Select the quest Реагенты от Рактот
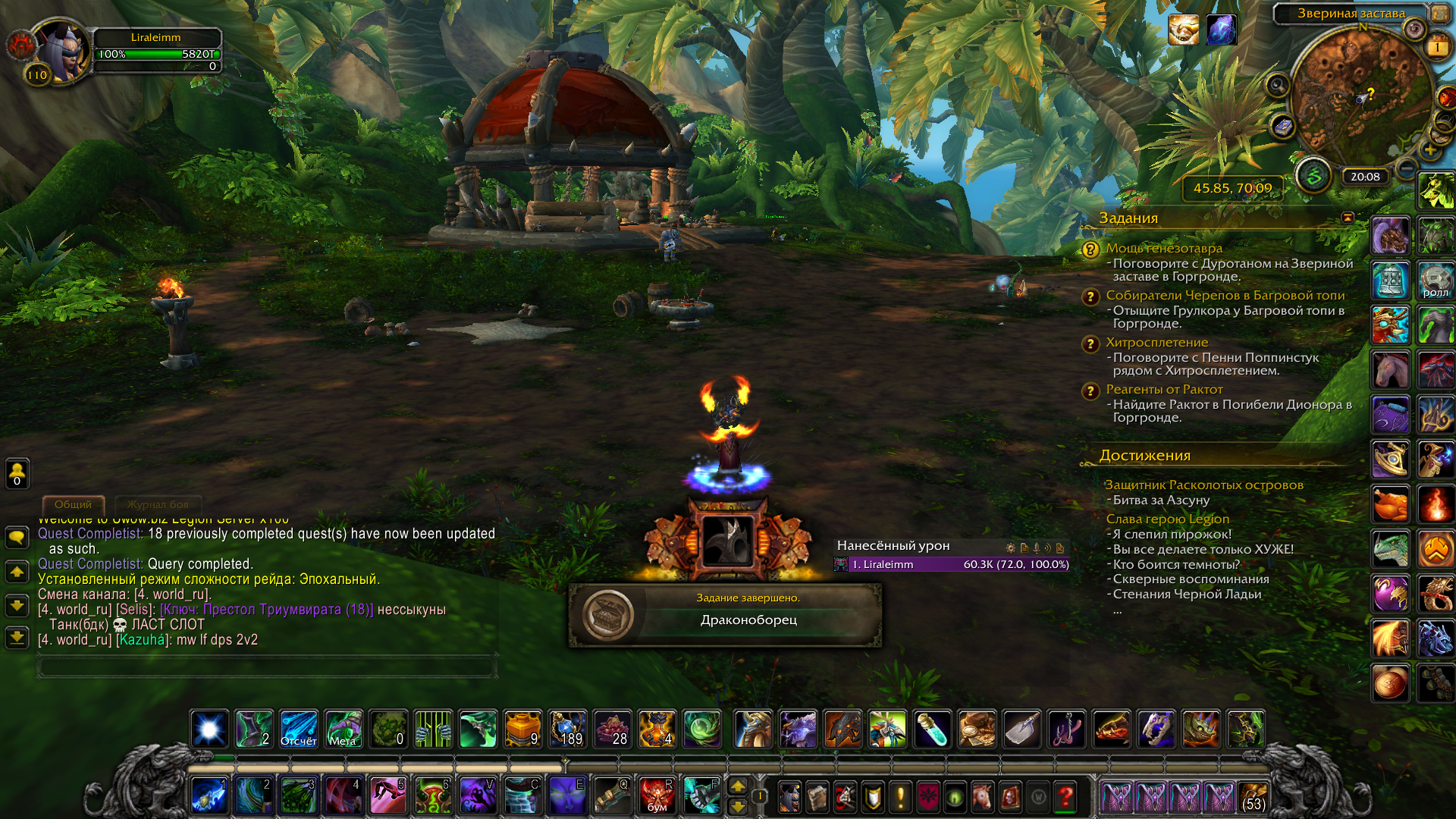 1163,389
